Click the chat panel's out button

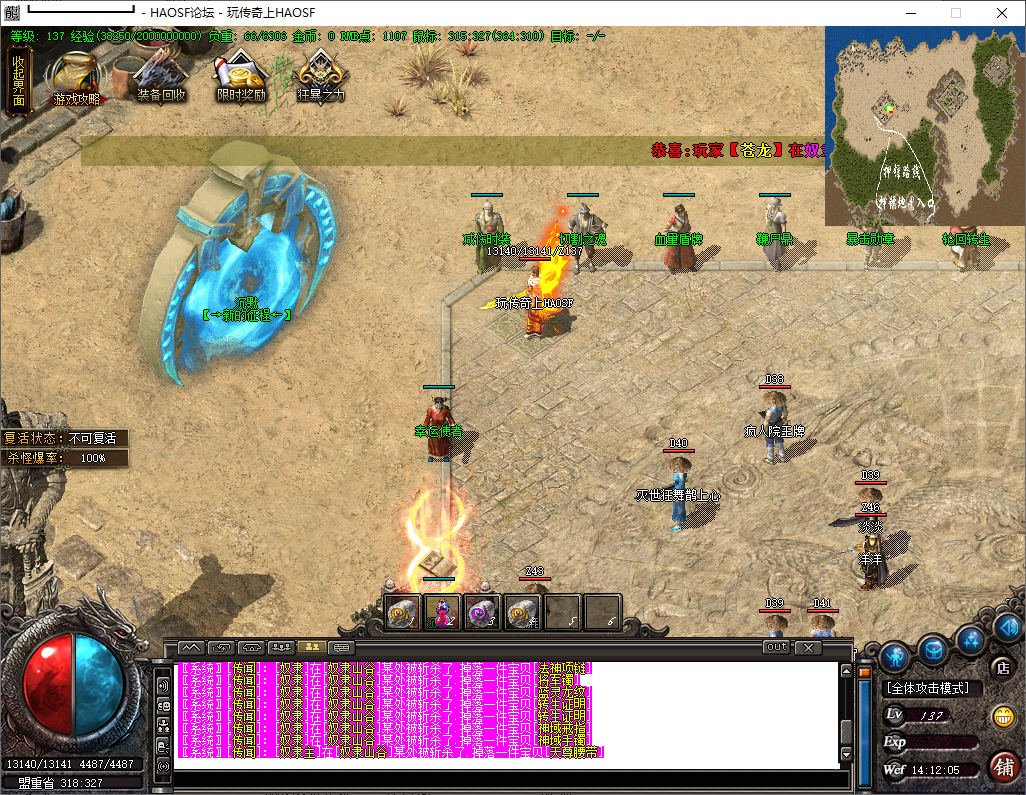[x=776, y=647]
